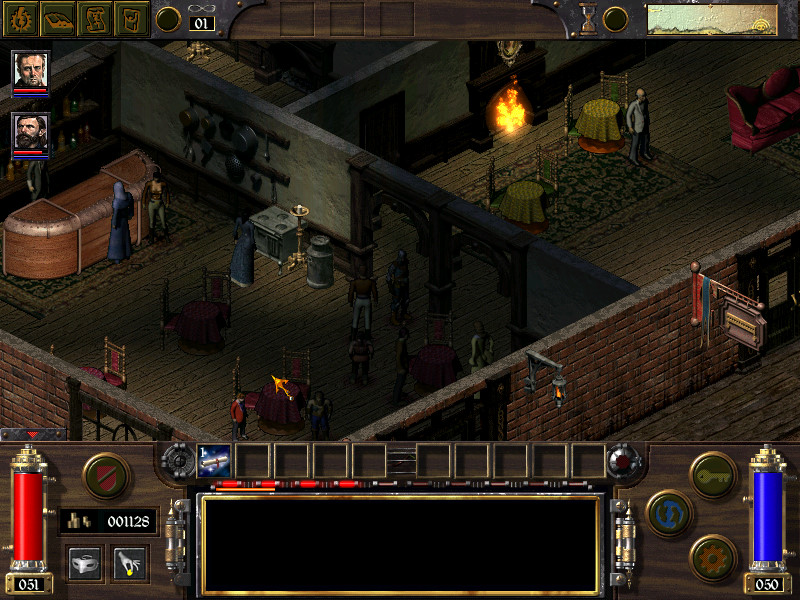Open the key skills button

tap(713, 475)
